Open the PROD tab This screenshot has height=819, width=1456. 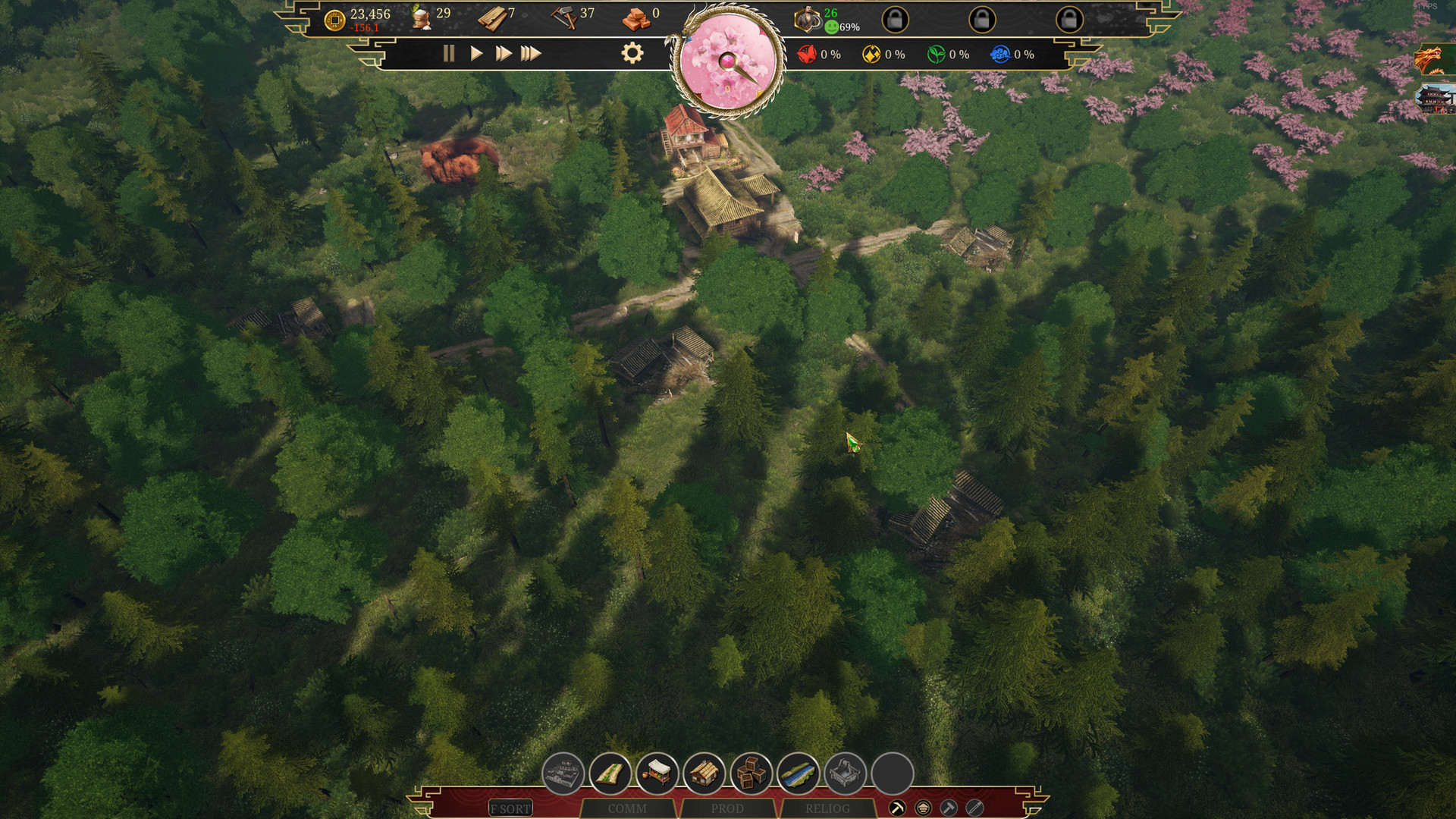[x=728, y=808]
